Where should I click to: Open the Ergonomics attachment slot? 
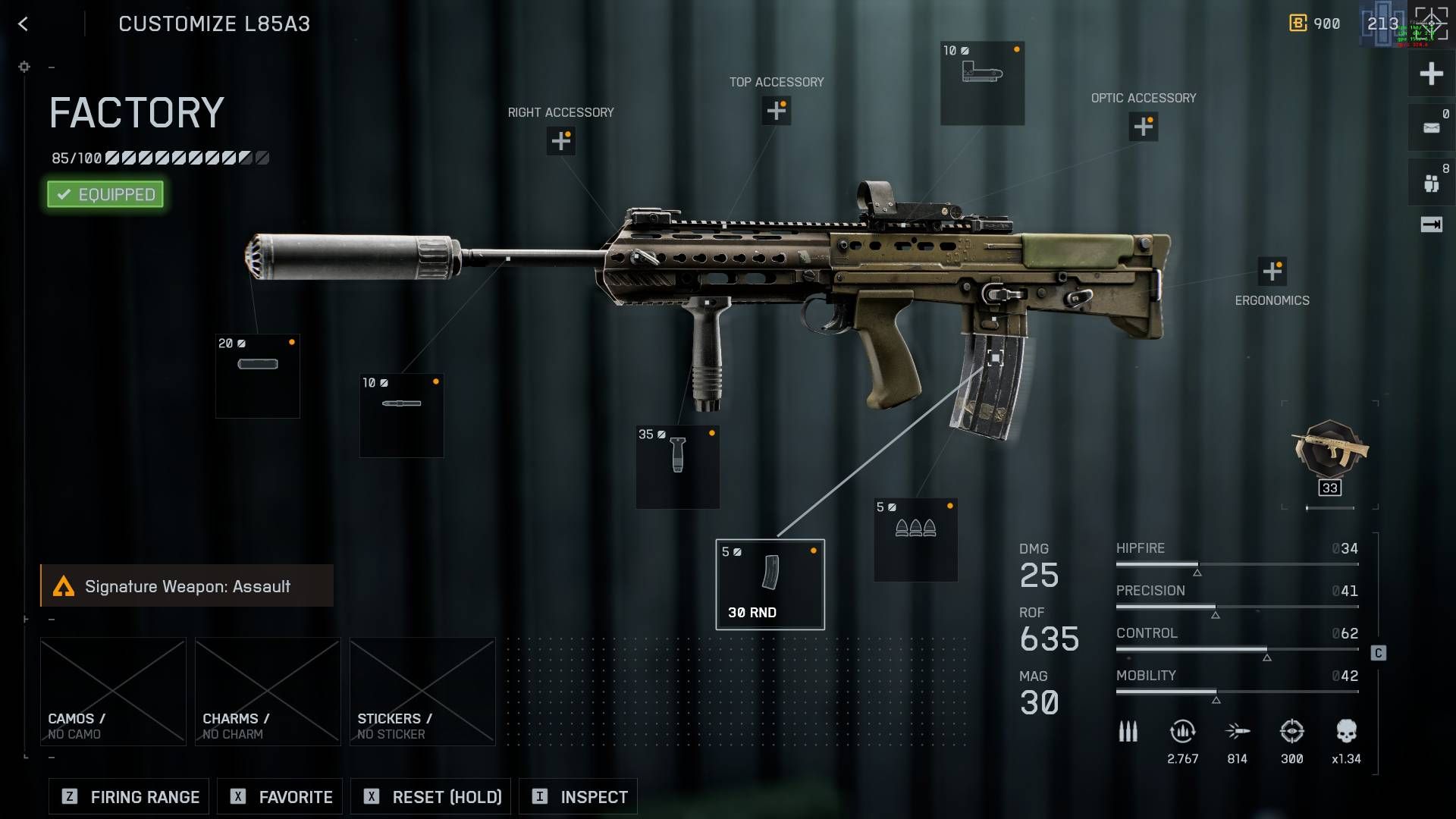coord(1271,269)
